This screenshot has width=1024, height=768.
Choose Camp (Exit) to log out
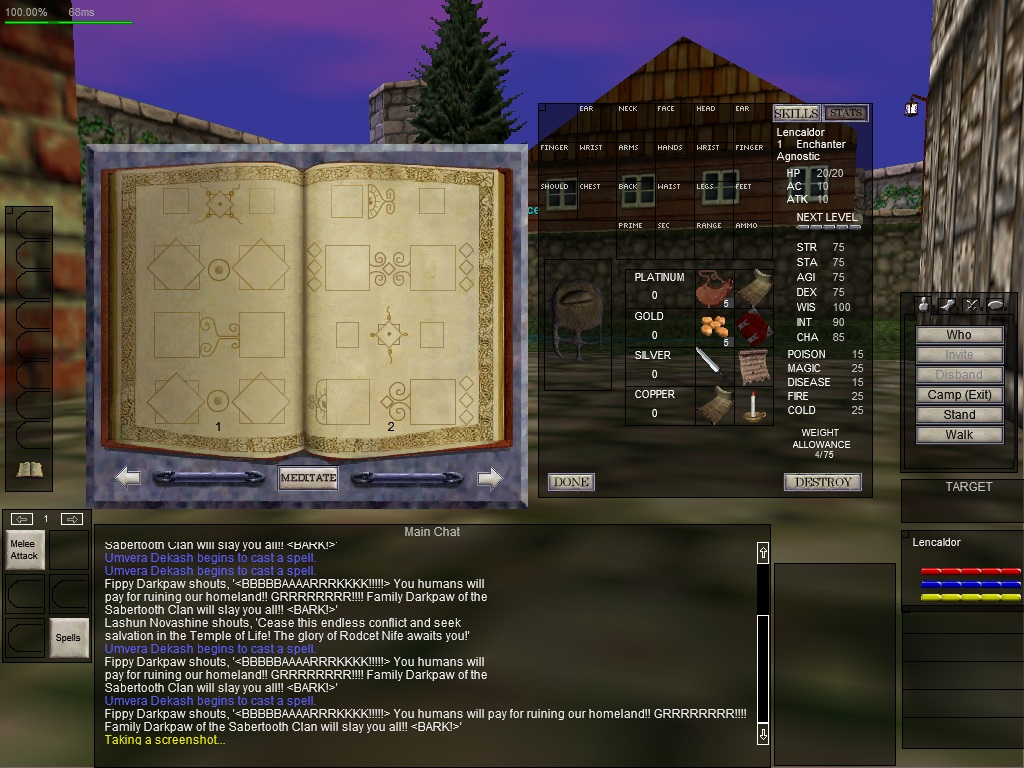pyautogui.click(x=959, y=395)
